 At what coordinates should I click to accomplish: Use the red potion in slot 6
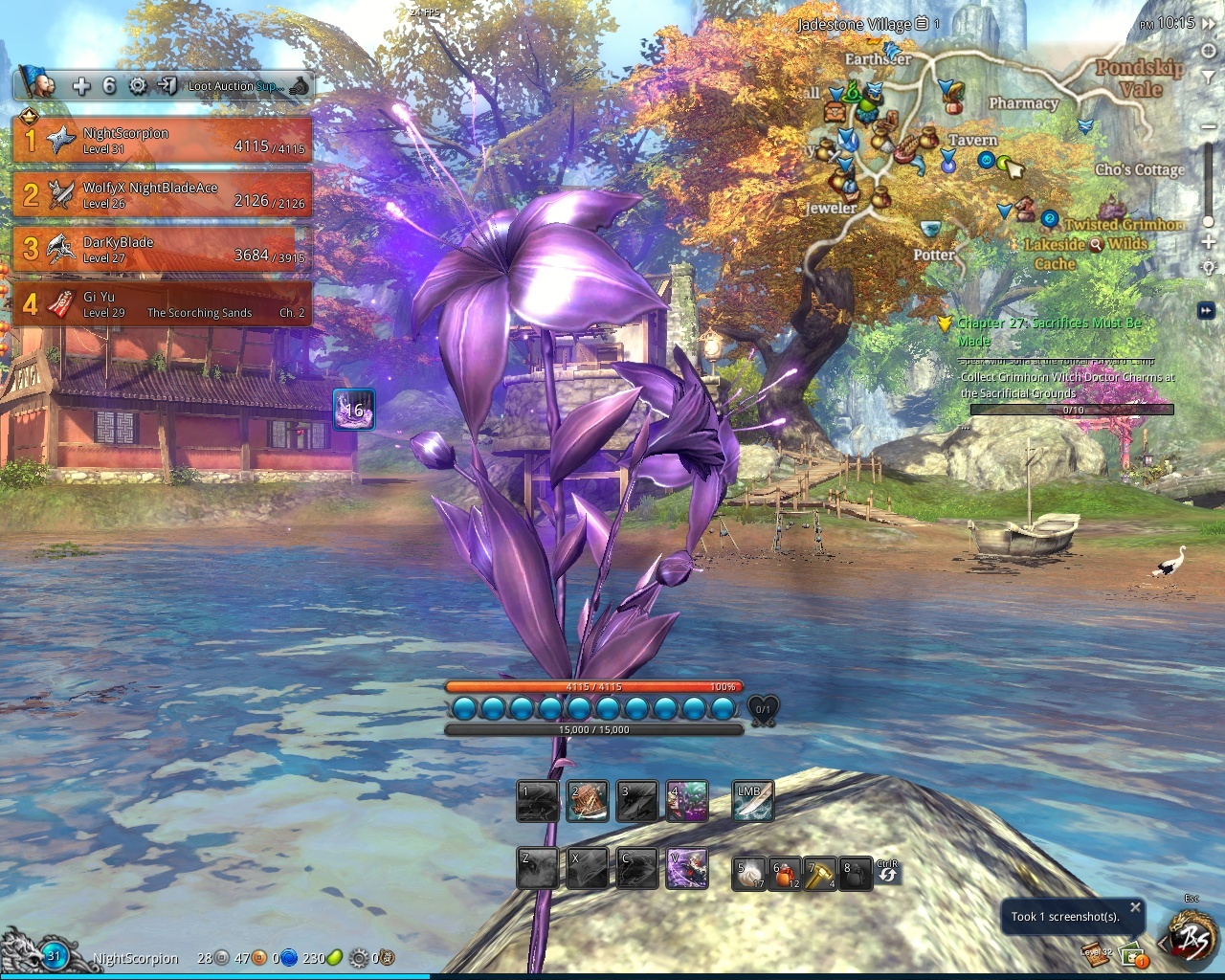point(785,873)
